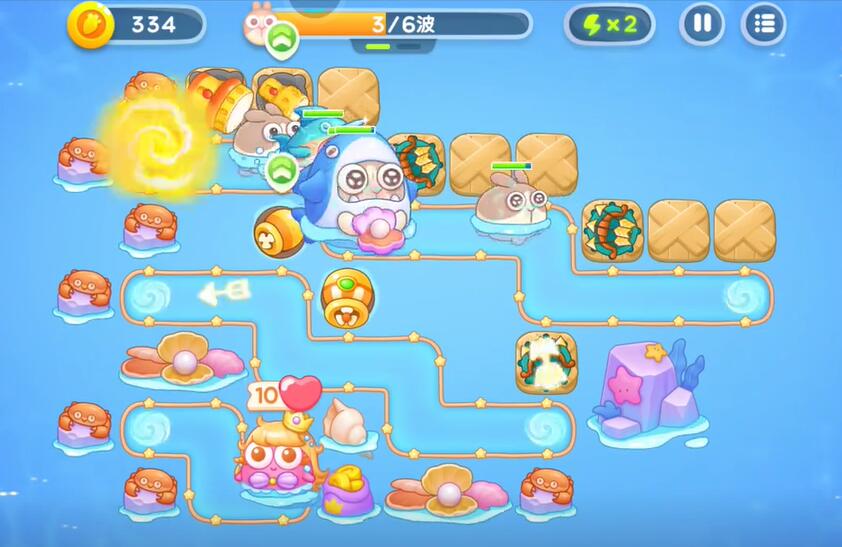Pause the game
This screenshot has width=842, height=547.
[702, 24]
